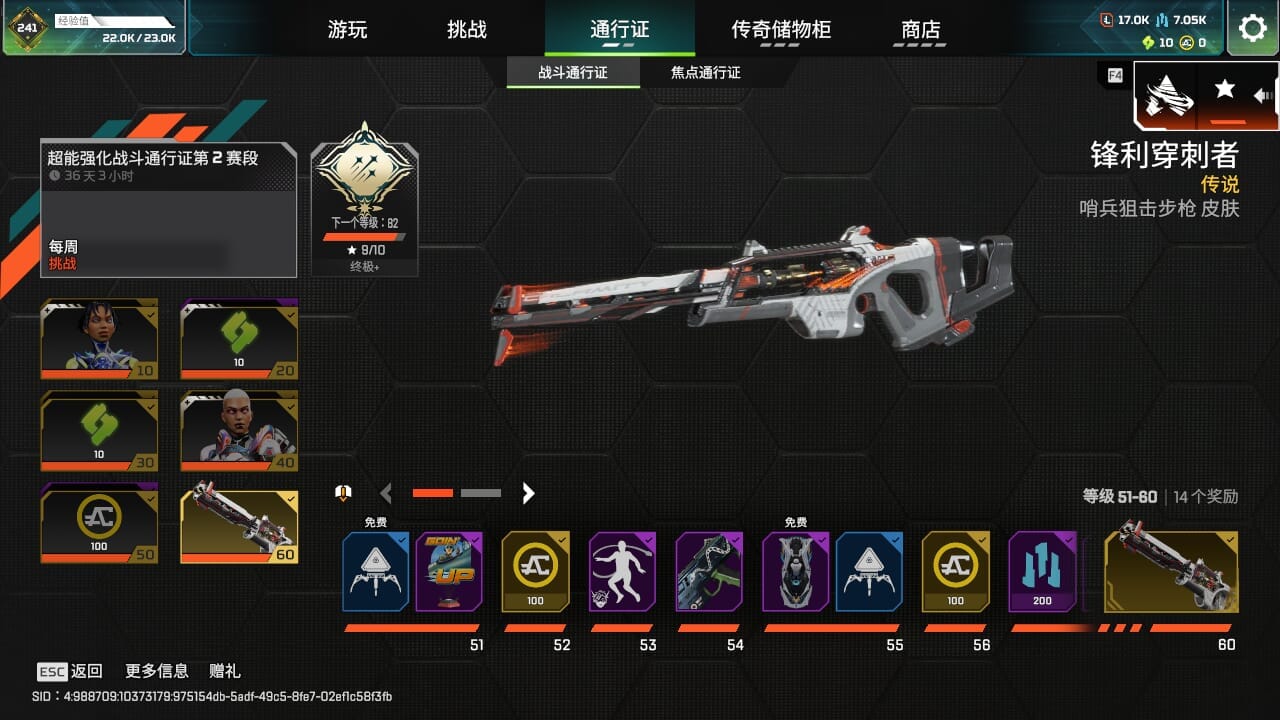The image size is (1280, 720).
Task: Click the 返回 back button
Action: point(70,671)
